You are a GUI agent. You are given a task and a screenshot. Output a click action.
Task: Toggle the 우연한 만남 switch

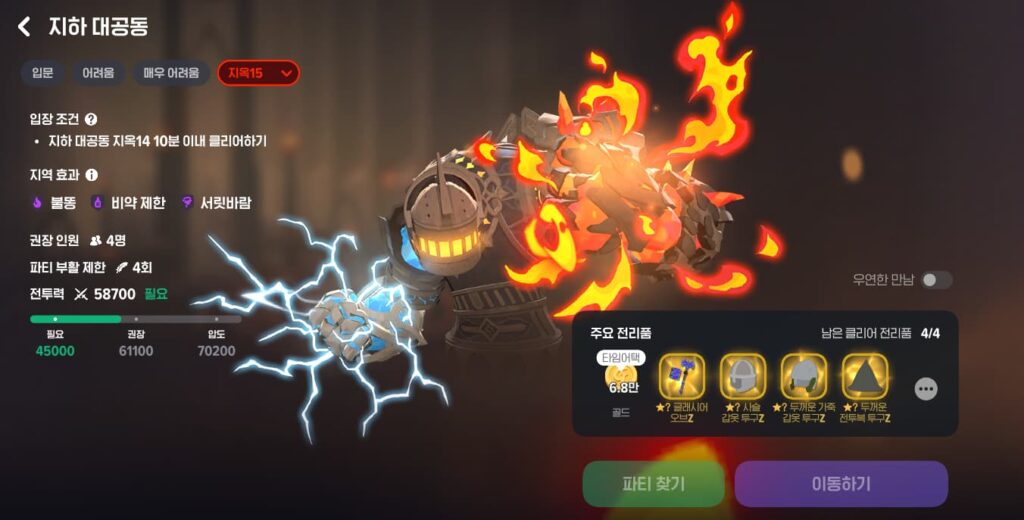[936, 280]
